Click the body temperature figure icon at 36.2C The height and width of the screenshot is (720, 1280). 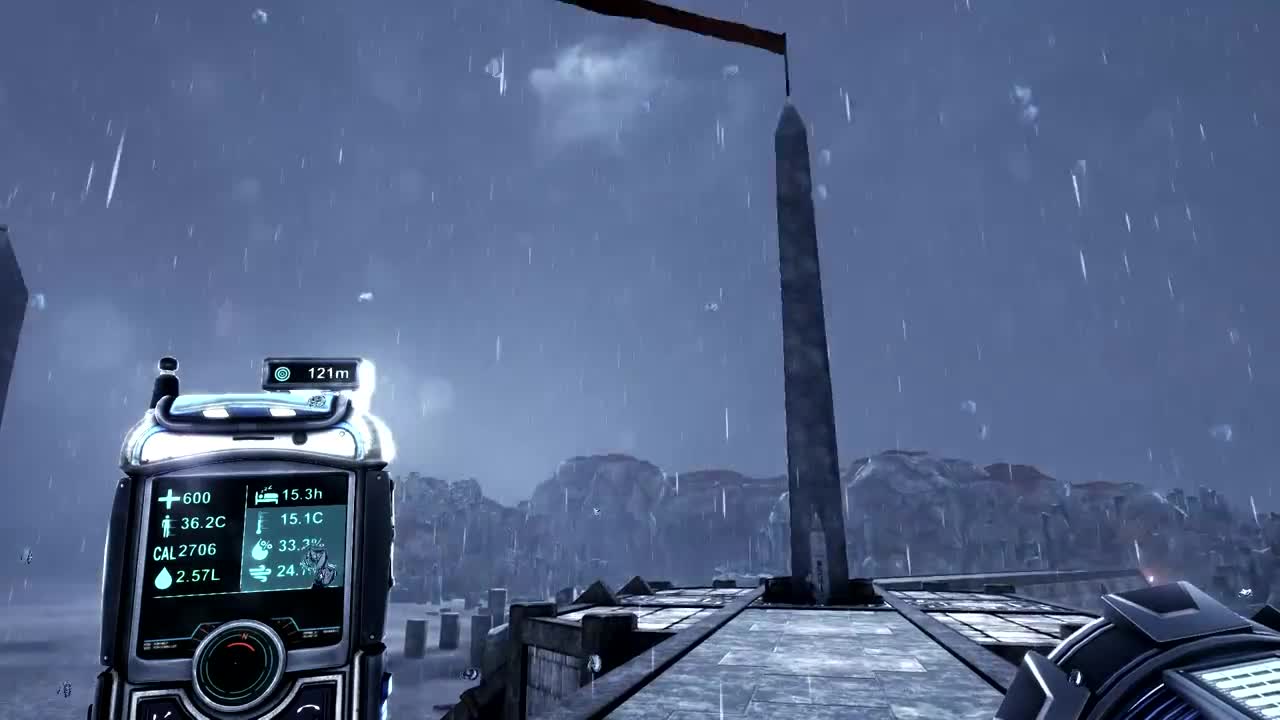coord(167,523)
